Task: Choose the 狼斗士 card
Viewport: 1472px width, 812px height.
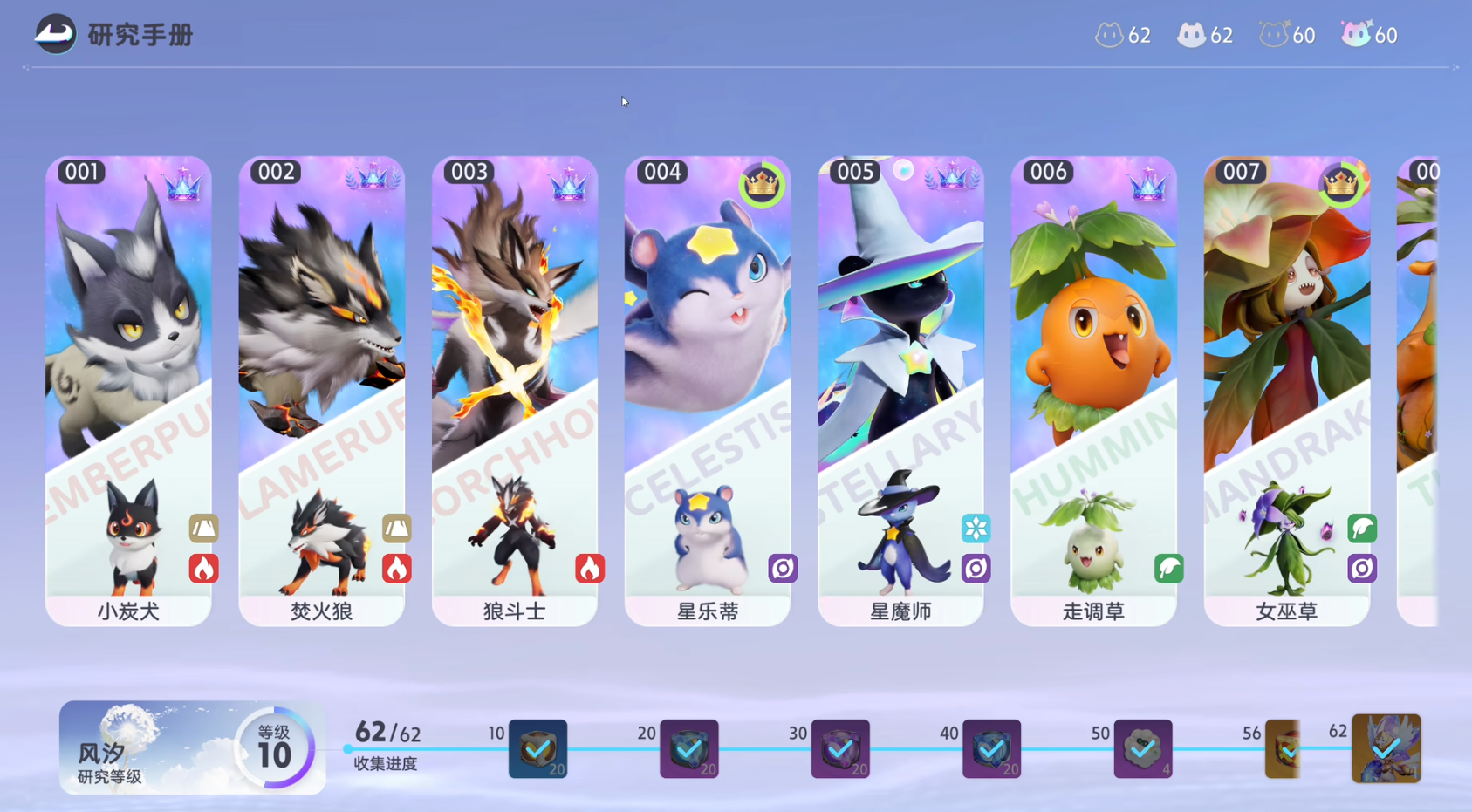Action: pos(515,391)
